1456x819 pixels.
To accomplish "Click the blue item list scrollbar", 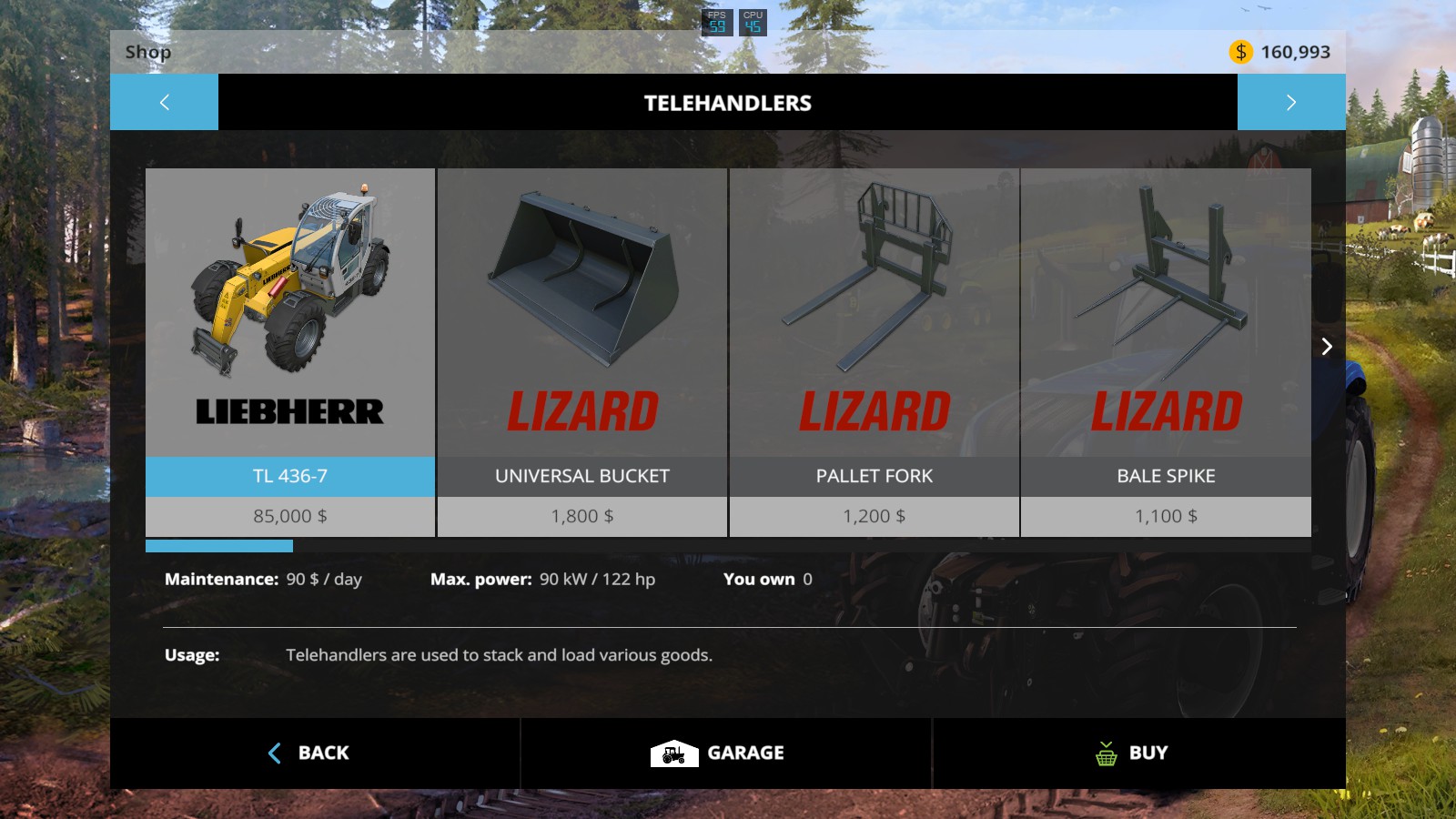I will click(219, 546).
